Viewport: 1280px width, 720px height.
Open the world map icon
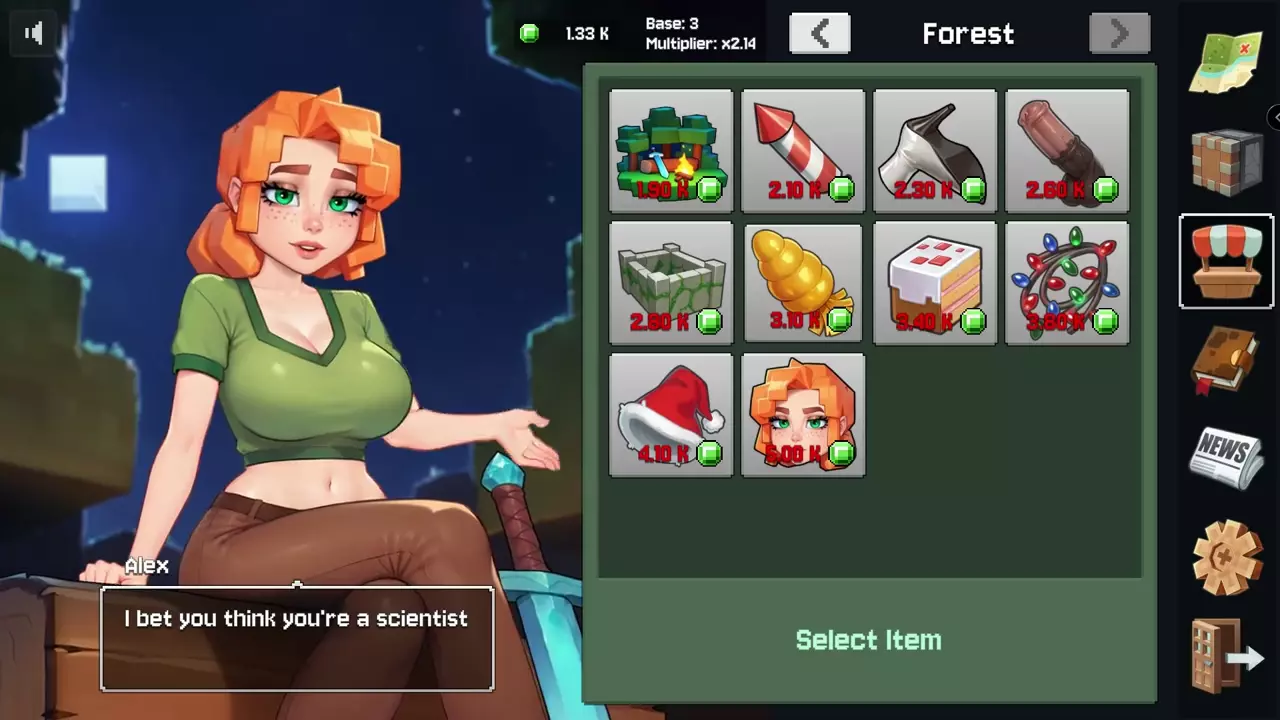click(1226, 62)
